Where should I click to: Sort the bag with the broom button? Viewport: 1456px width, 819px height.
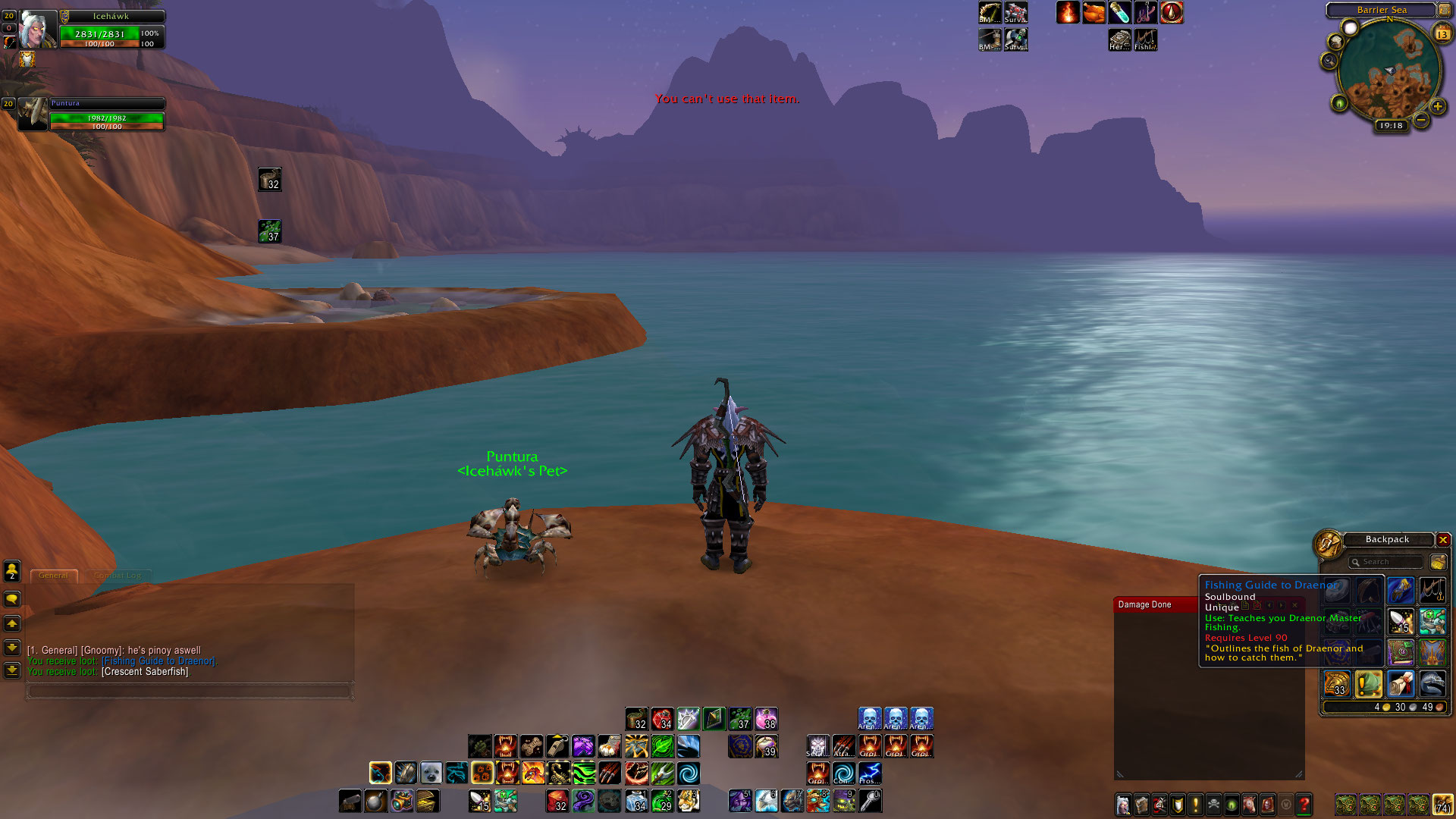tap(1438, 562)
